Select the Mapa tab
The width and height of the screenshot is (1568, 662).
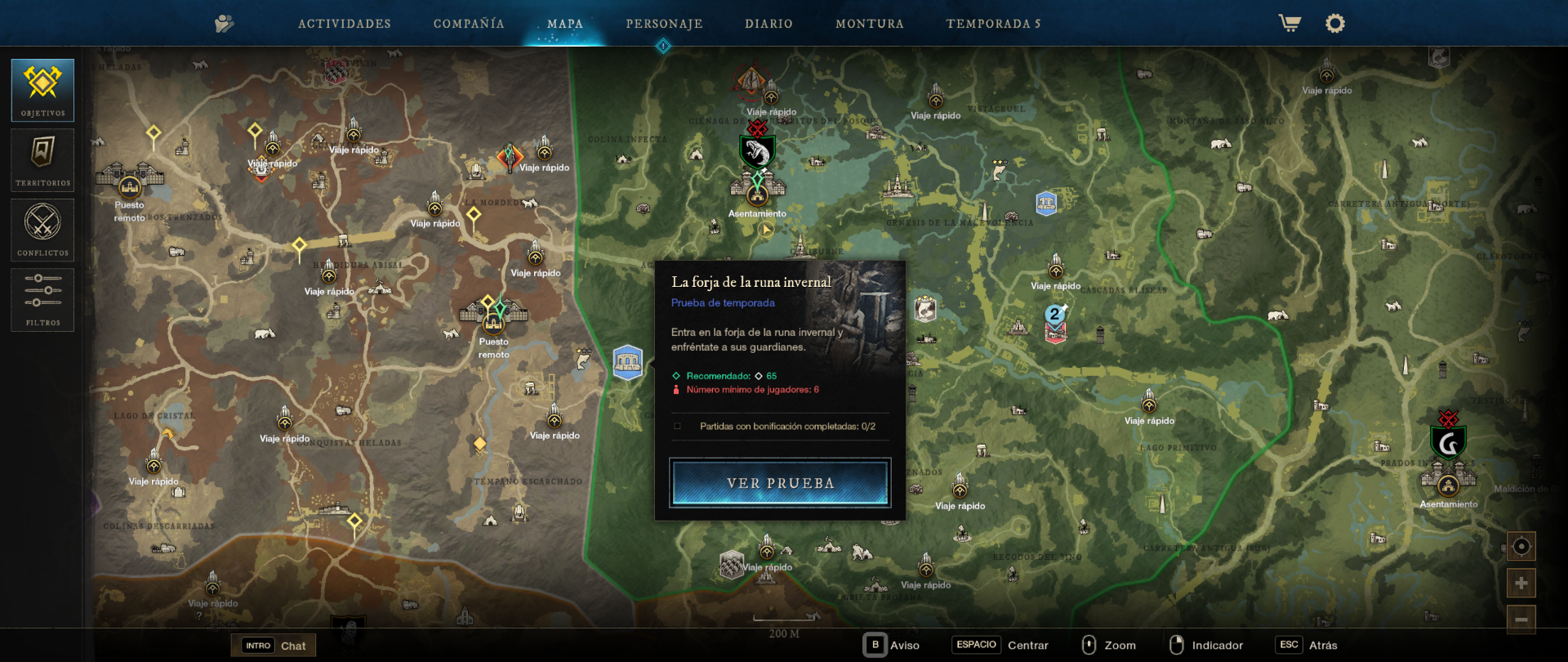[x=565, y=24]
